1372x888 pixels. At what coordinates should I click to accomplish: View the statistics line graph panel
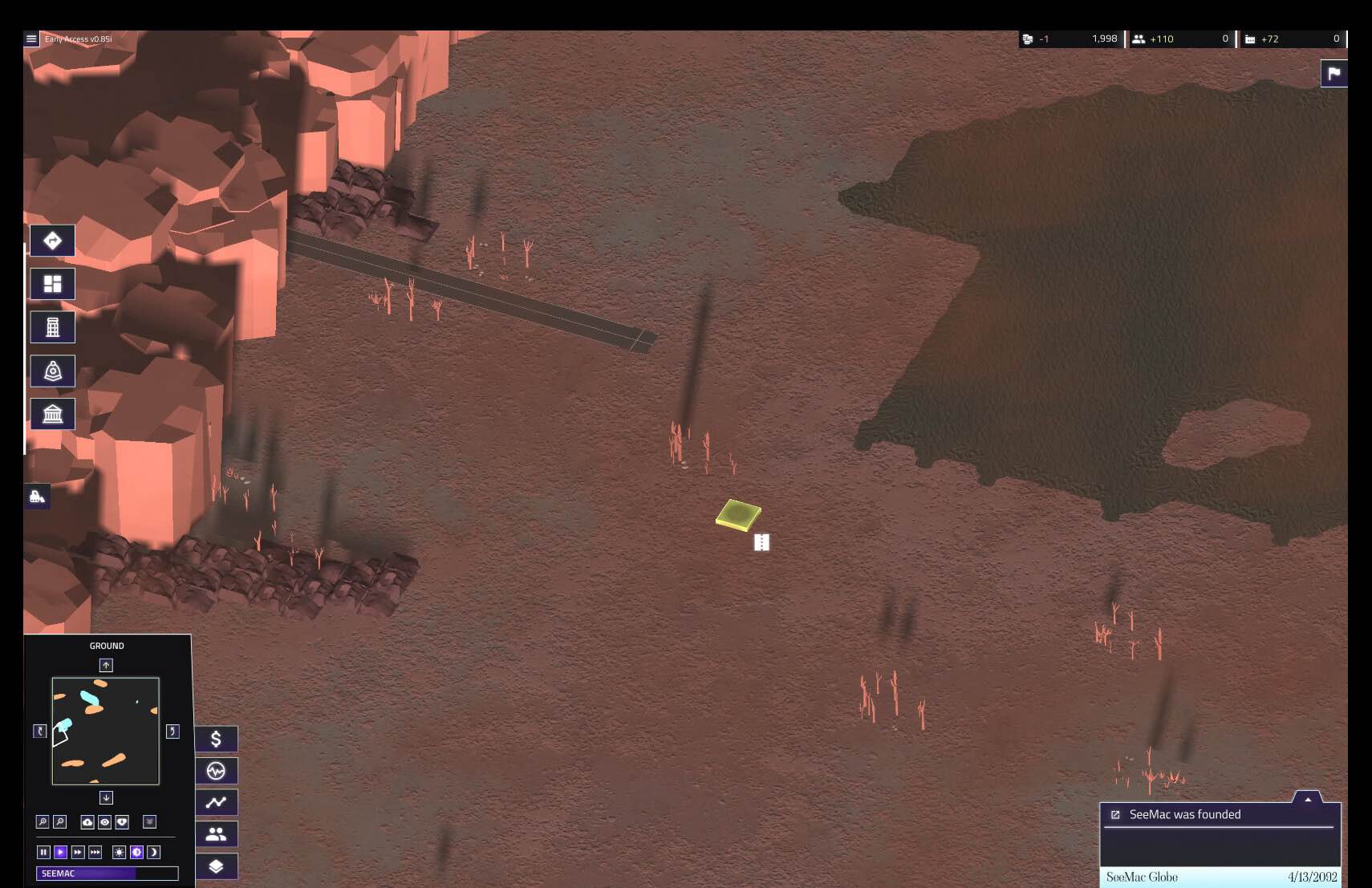pos(216,802)
